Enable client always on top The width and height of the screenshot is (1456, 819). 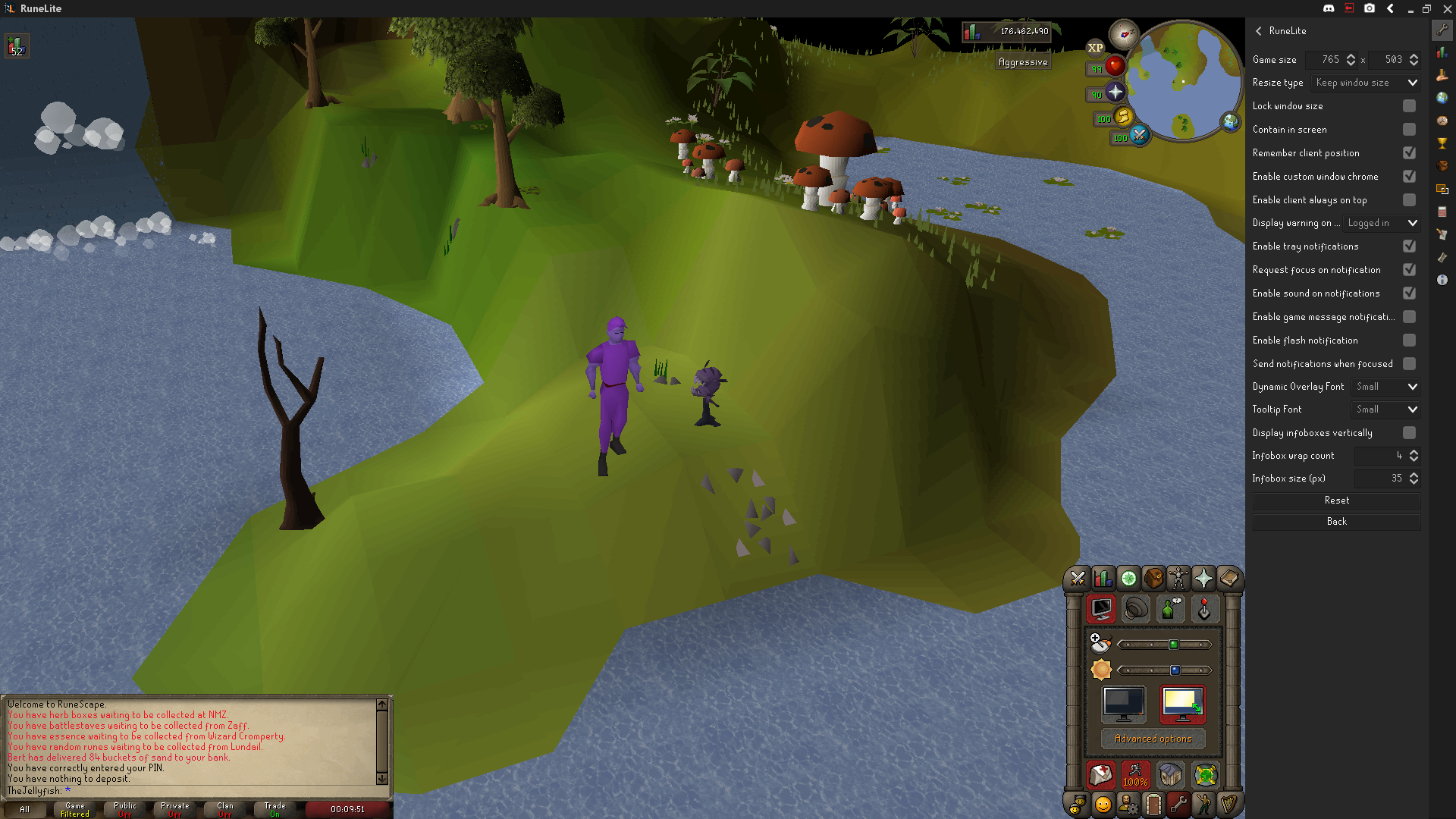pyautogui.click(x=1410, y=199)
